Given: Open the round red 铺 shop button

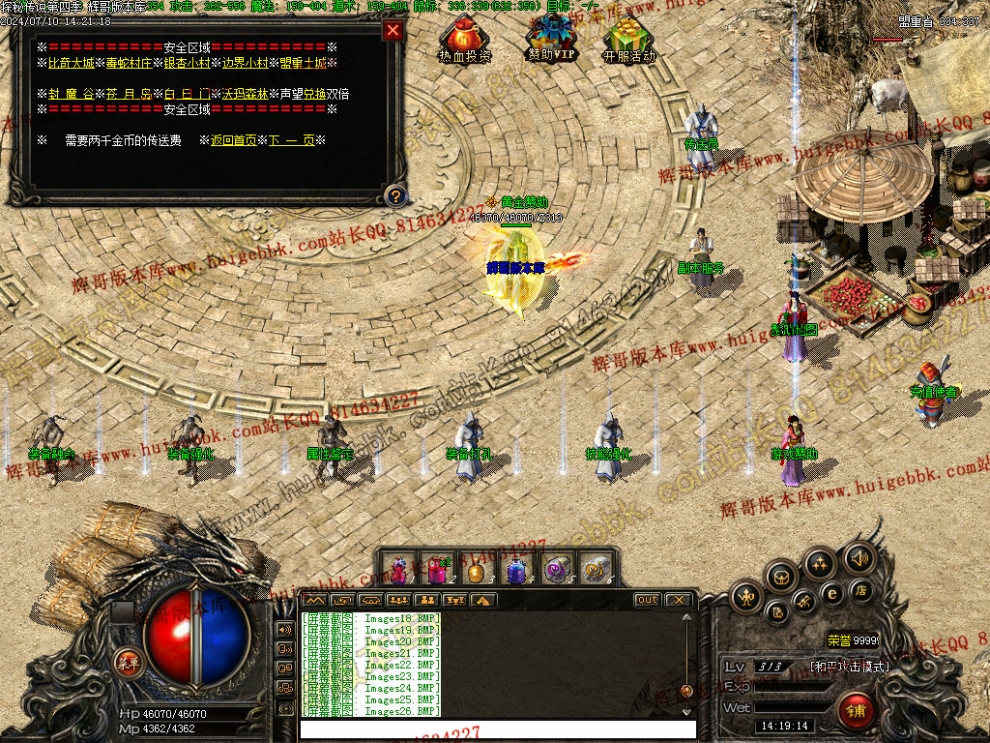Looking at the screenshot, I should [x=857, y=711].
